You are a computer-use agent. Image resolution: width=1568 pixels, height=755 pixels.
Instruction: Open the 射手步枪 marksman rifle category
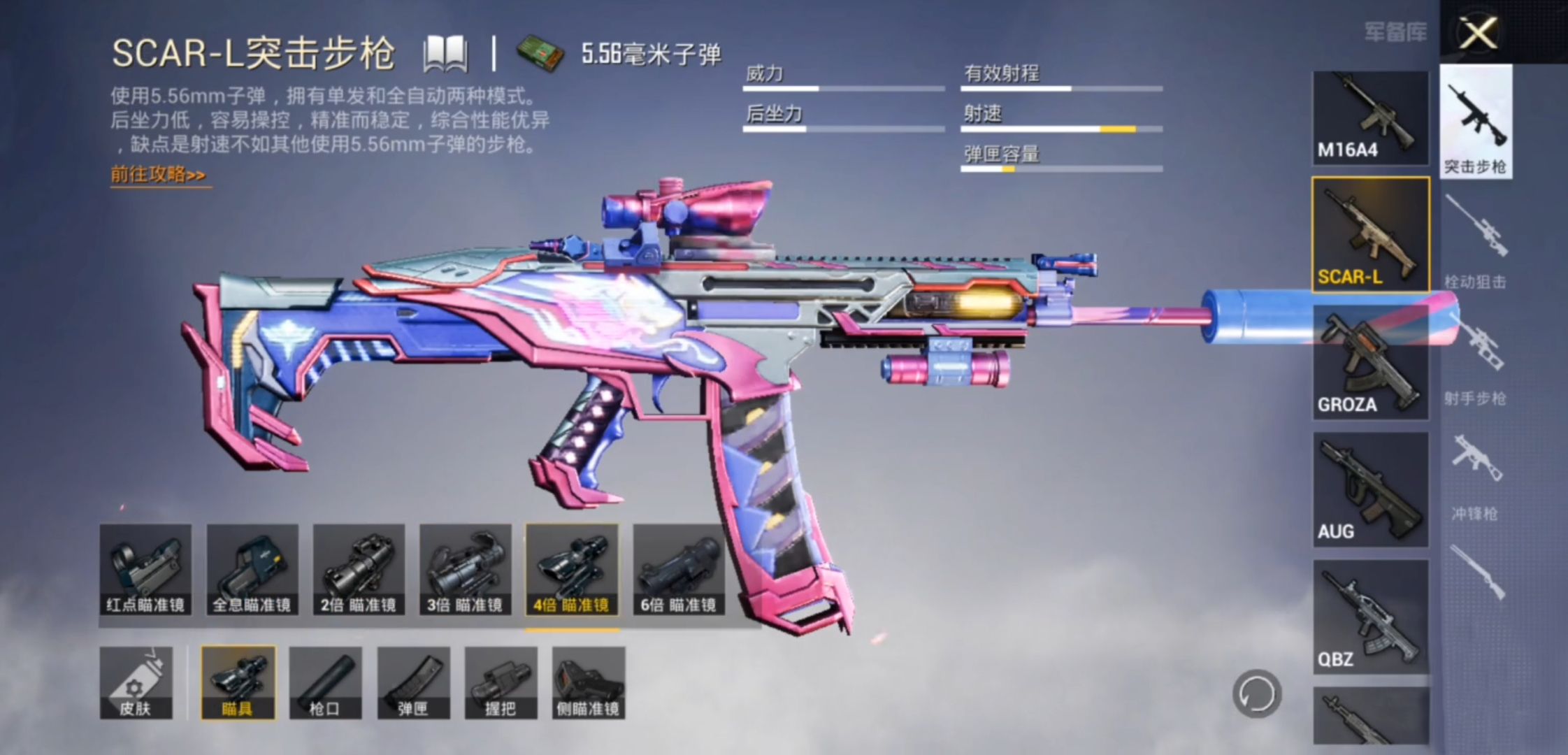[x=1475, y=360]
